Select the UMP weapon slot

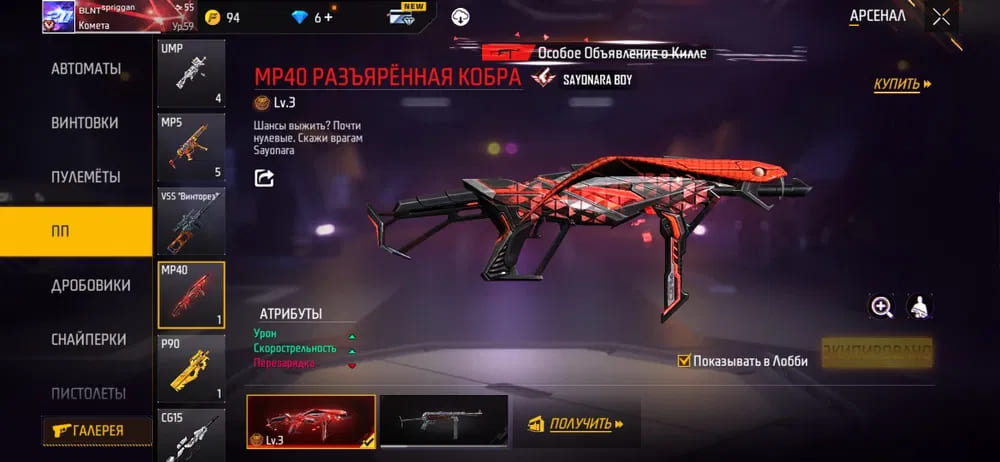tap(191, 73)
